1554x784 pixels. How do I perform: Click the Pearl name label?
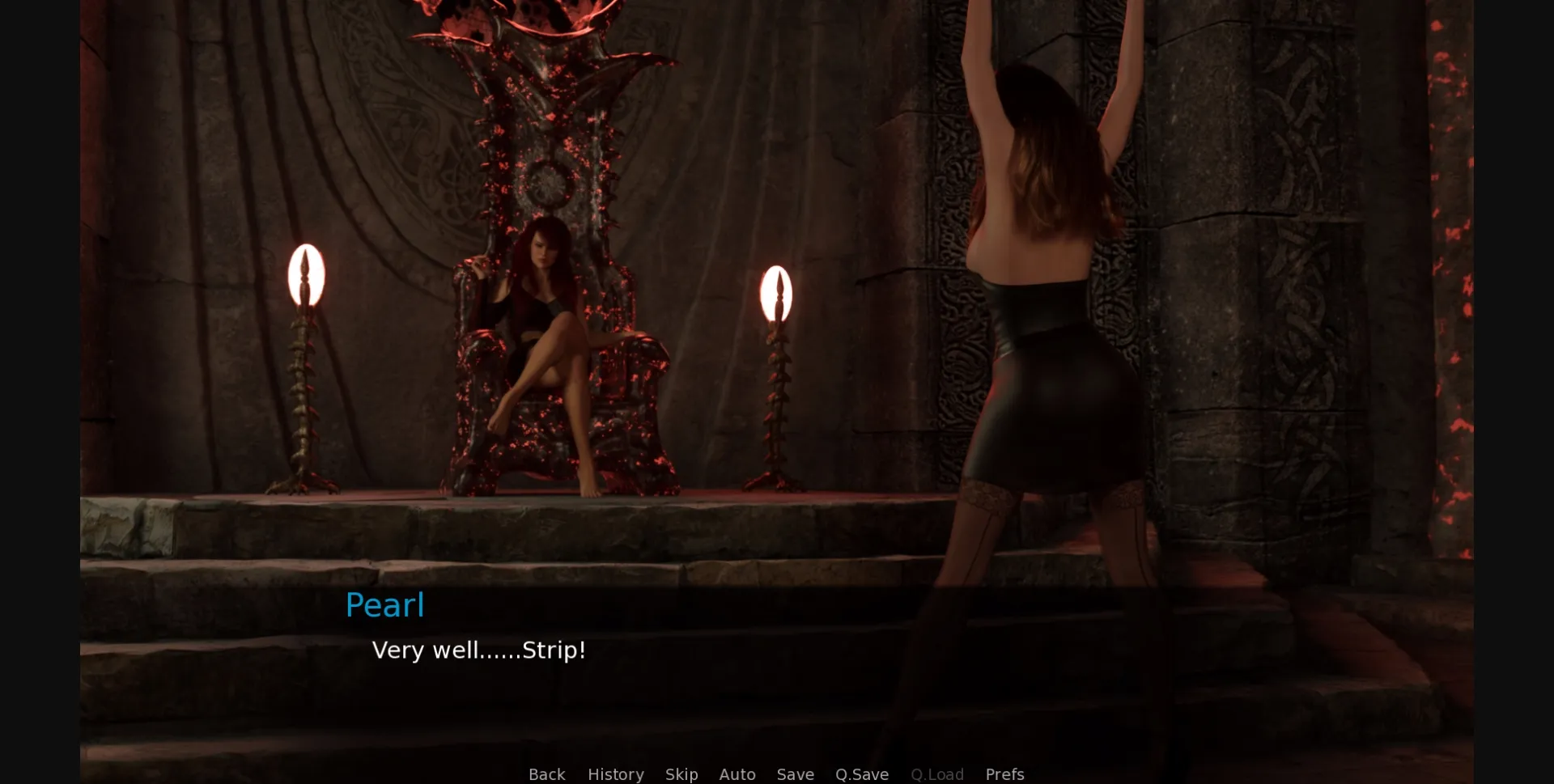click(385, 604)
